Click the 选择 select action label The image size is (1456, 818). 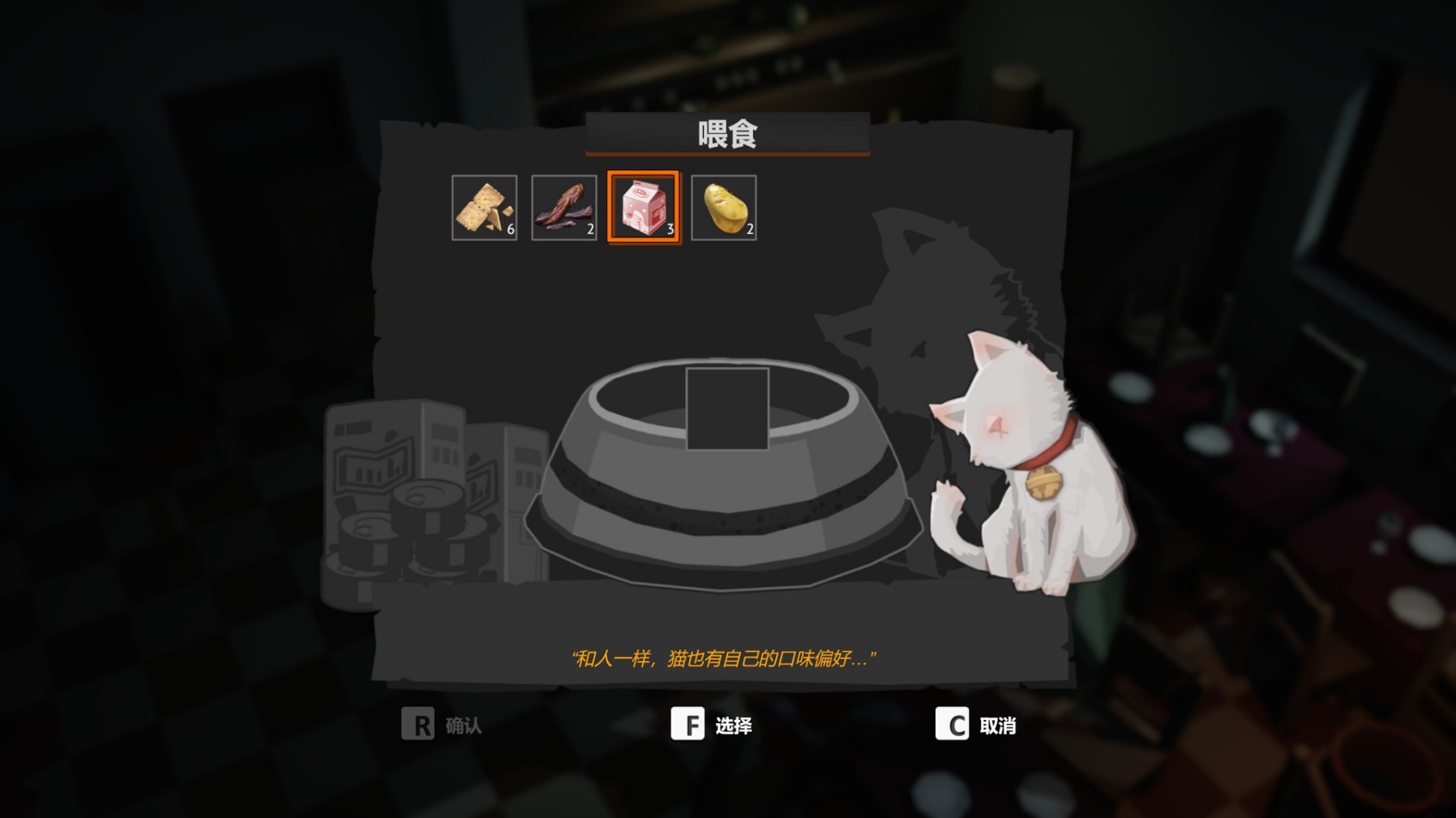(734, 727)
